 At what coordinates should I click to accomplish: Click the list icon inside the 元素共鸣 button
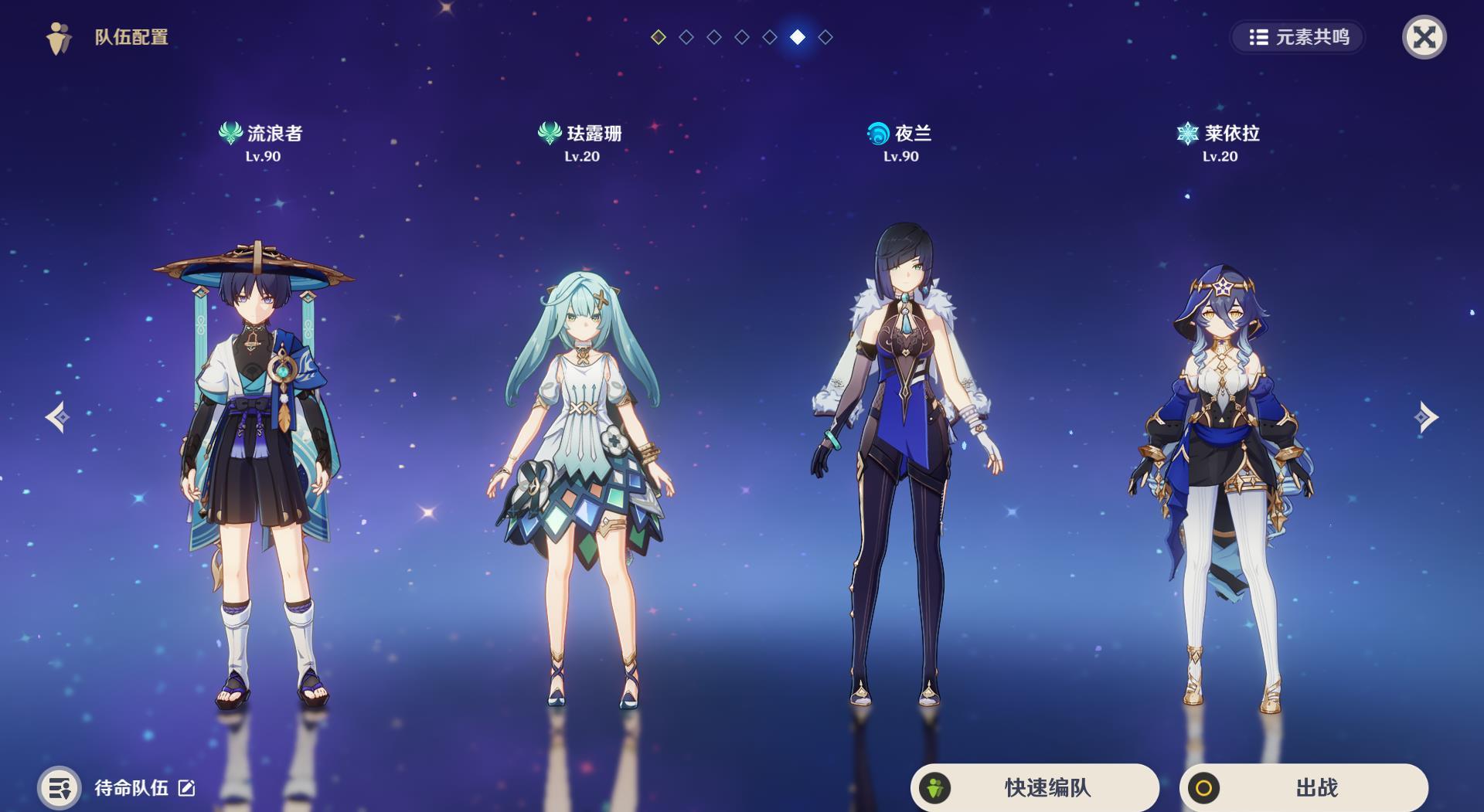tap(1258, 36)
